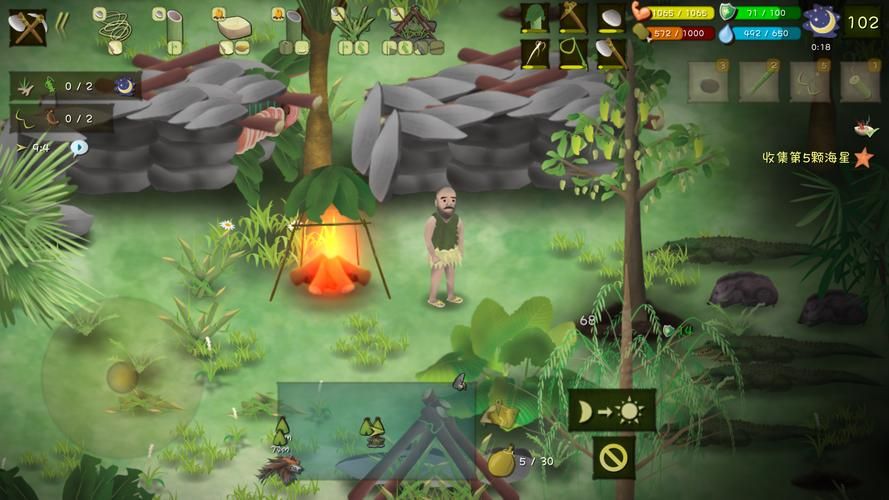Select the white stone tool slot
The image size is (889, 500).
coord(611,17)
